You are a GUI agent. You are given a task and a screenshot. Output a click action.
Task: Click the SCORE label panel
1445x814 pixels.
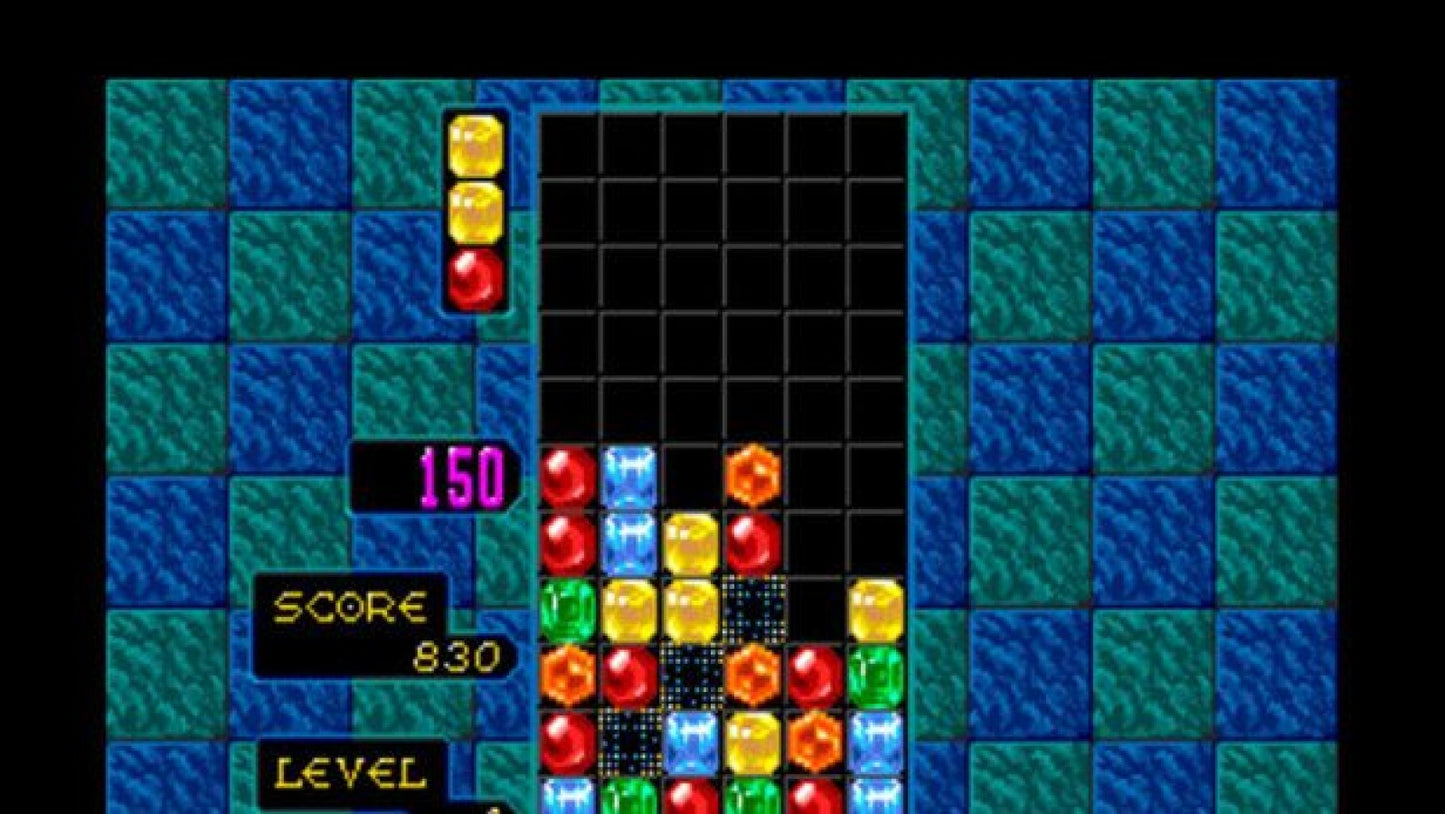[x=352, y=605]
